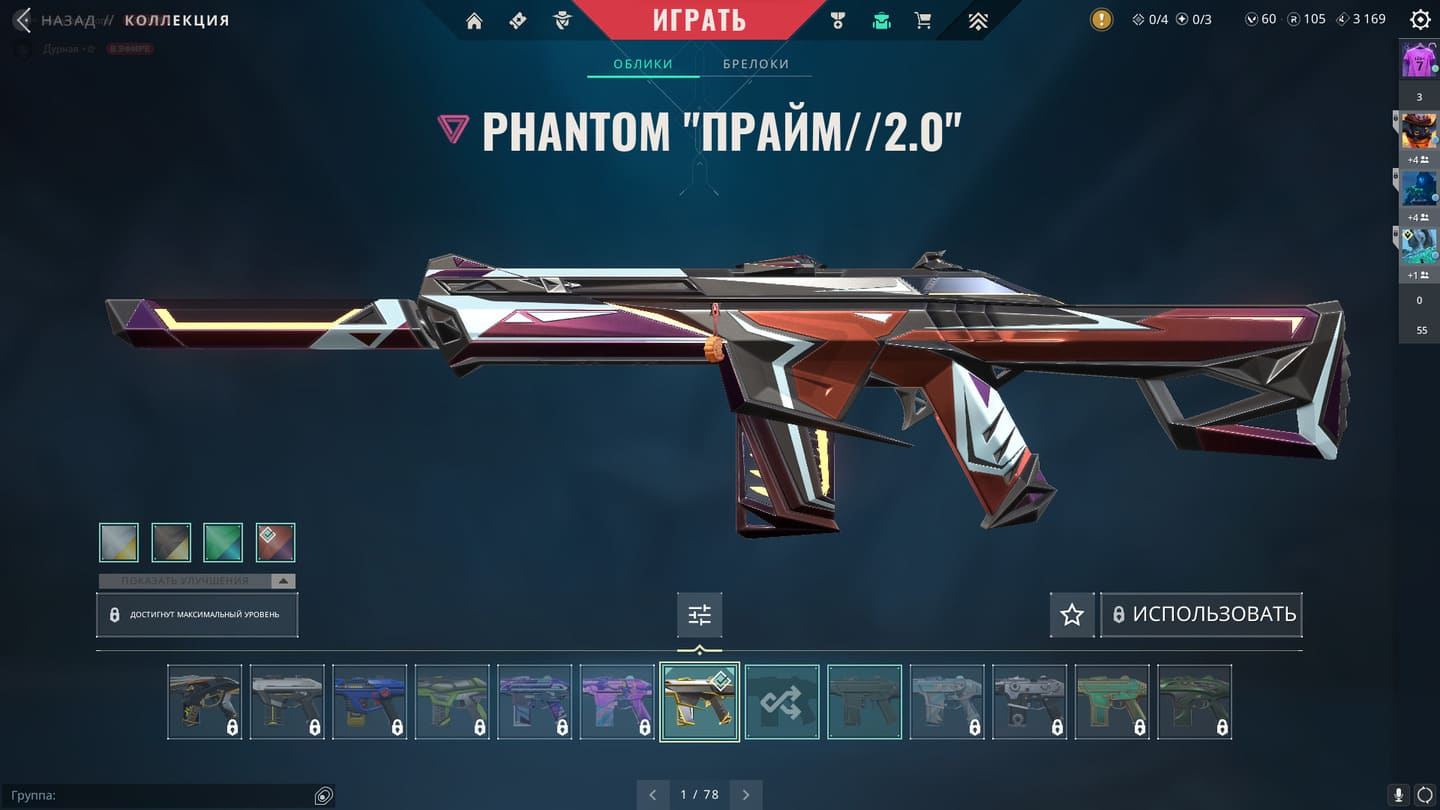
Task: Pick the red and purple variant swatch
Action: pyautogui.click(x=275, y=542)
